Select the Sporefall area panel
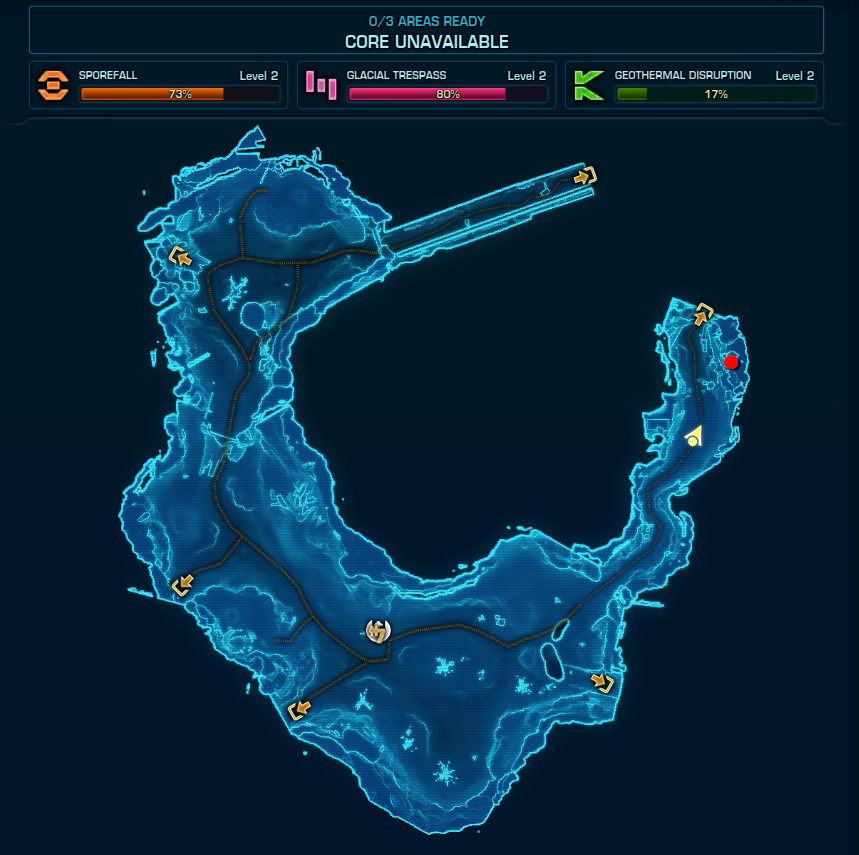 click(x=160, y=85)
